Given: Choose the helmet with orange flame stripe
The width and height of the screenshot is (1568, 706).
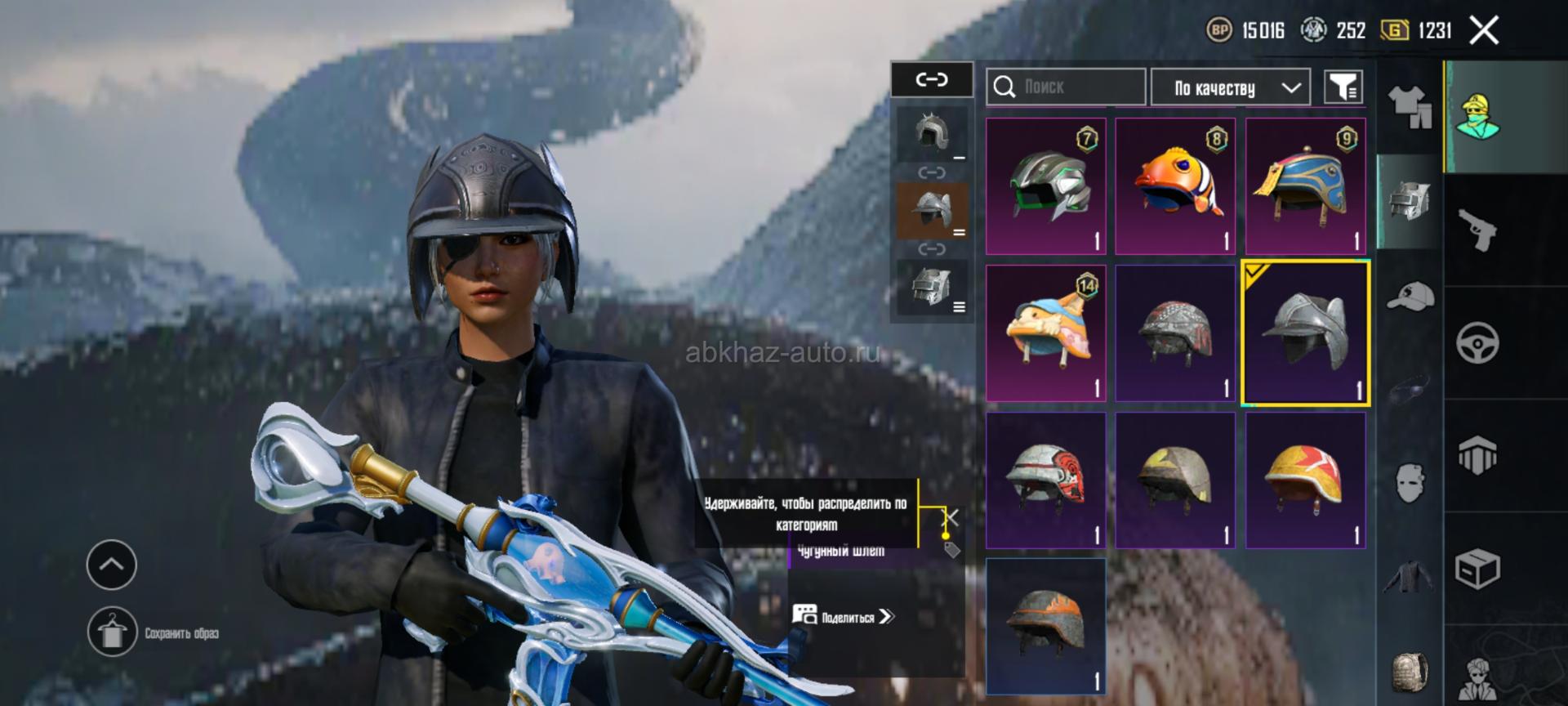Looking at the screenshot, I should pos(1046,626).
